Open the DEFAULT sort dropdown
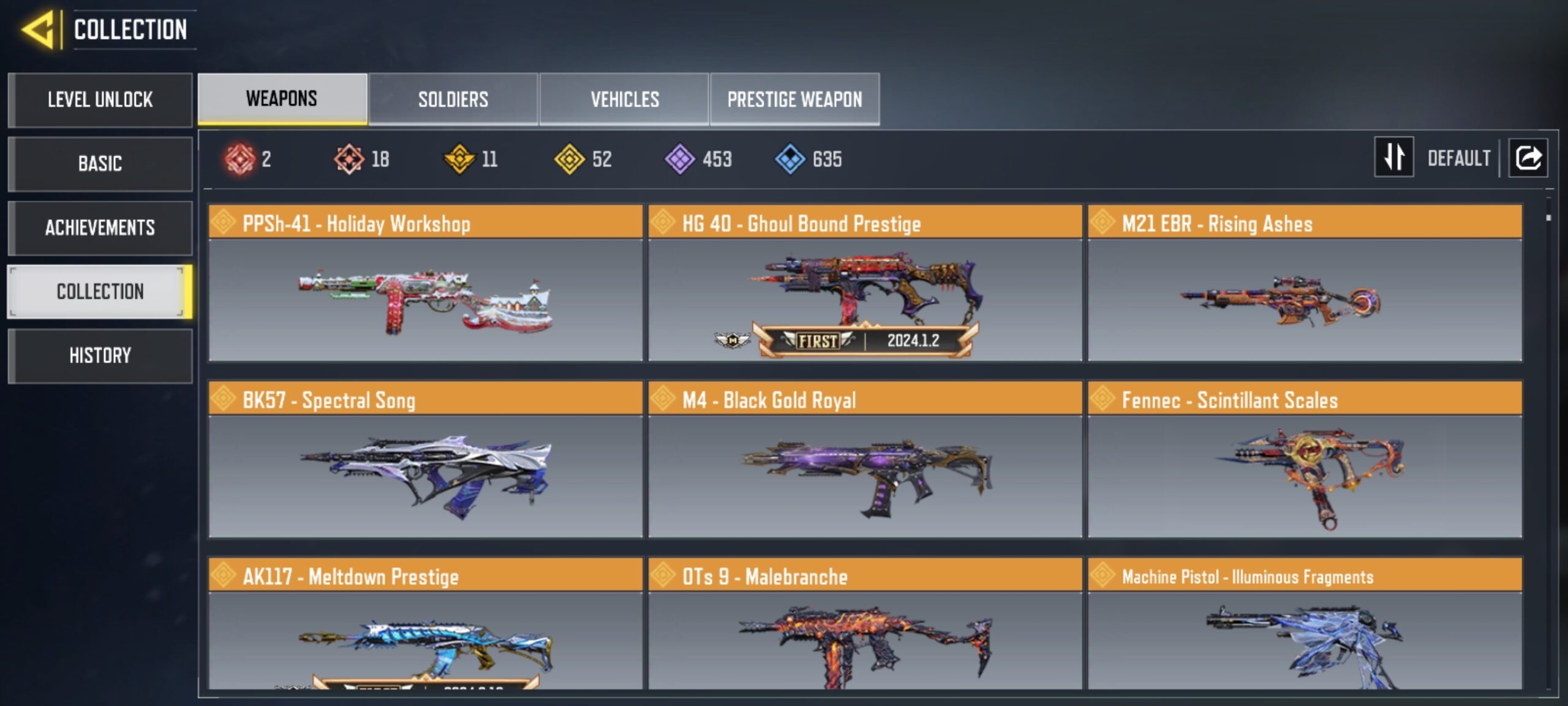 click(1461, 158)
